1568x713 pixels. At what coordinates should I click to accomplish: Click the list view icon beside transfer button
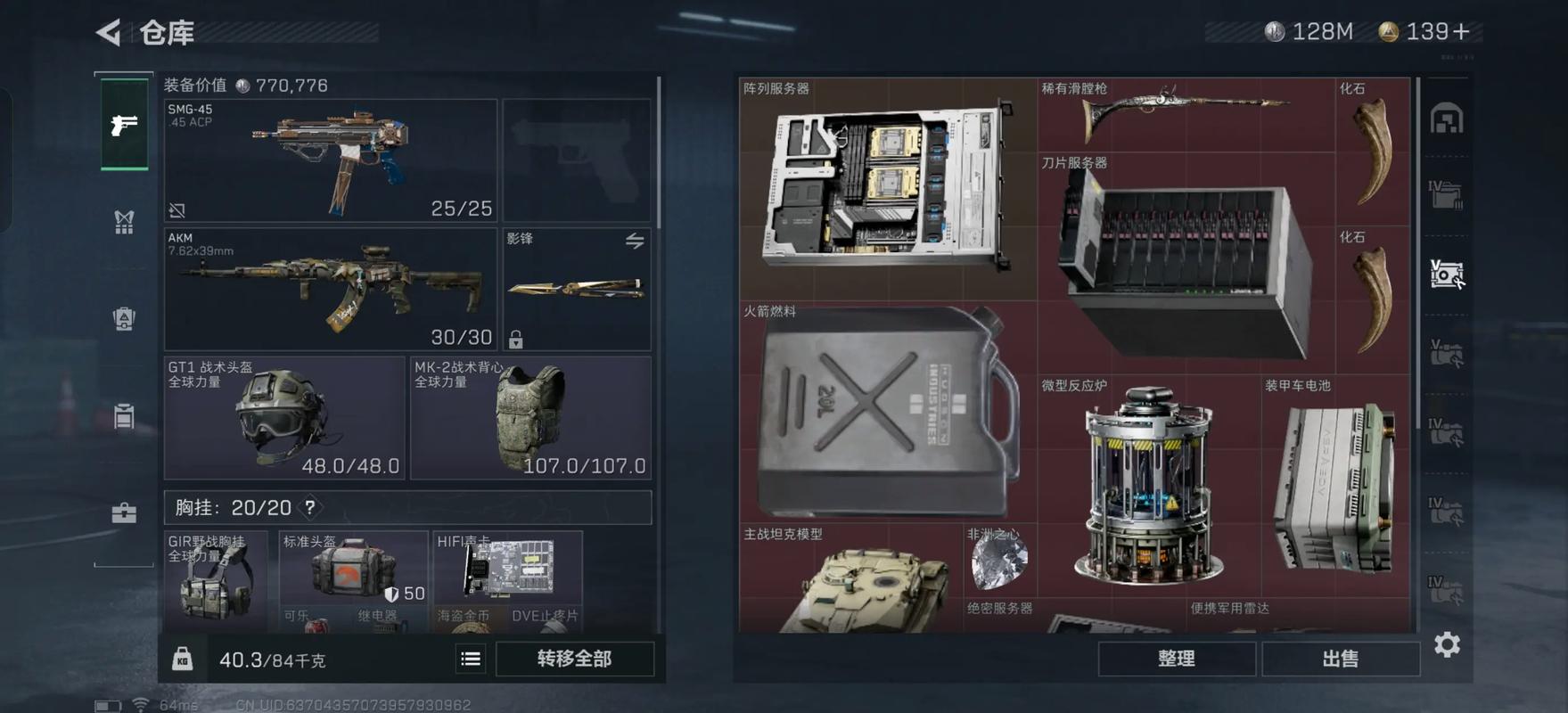[x=470, y=659]
